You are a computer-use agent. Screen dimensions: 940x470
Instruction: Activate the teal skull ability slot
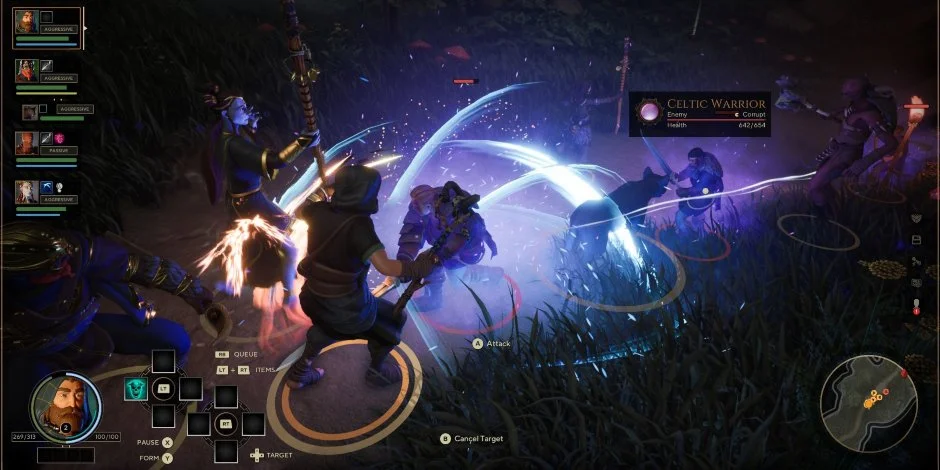(134, 388)
